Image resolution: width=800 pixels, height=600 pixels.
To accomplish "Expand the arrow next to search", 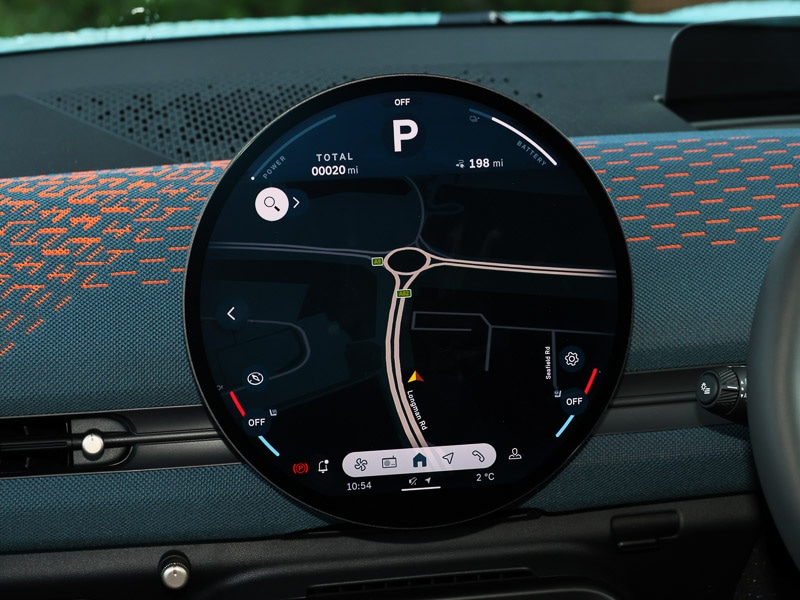I will pyautogui.click(x=297, y=203).
